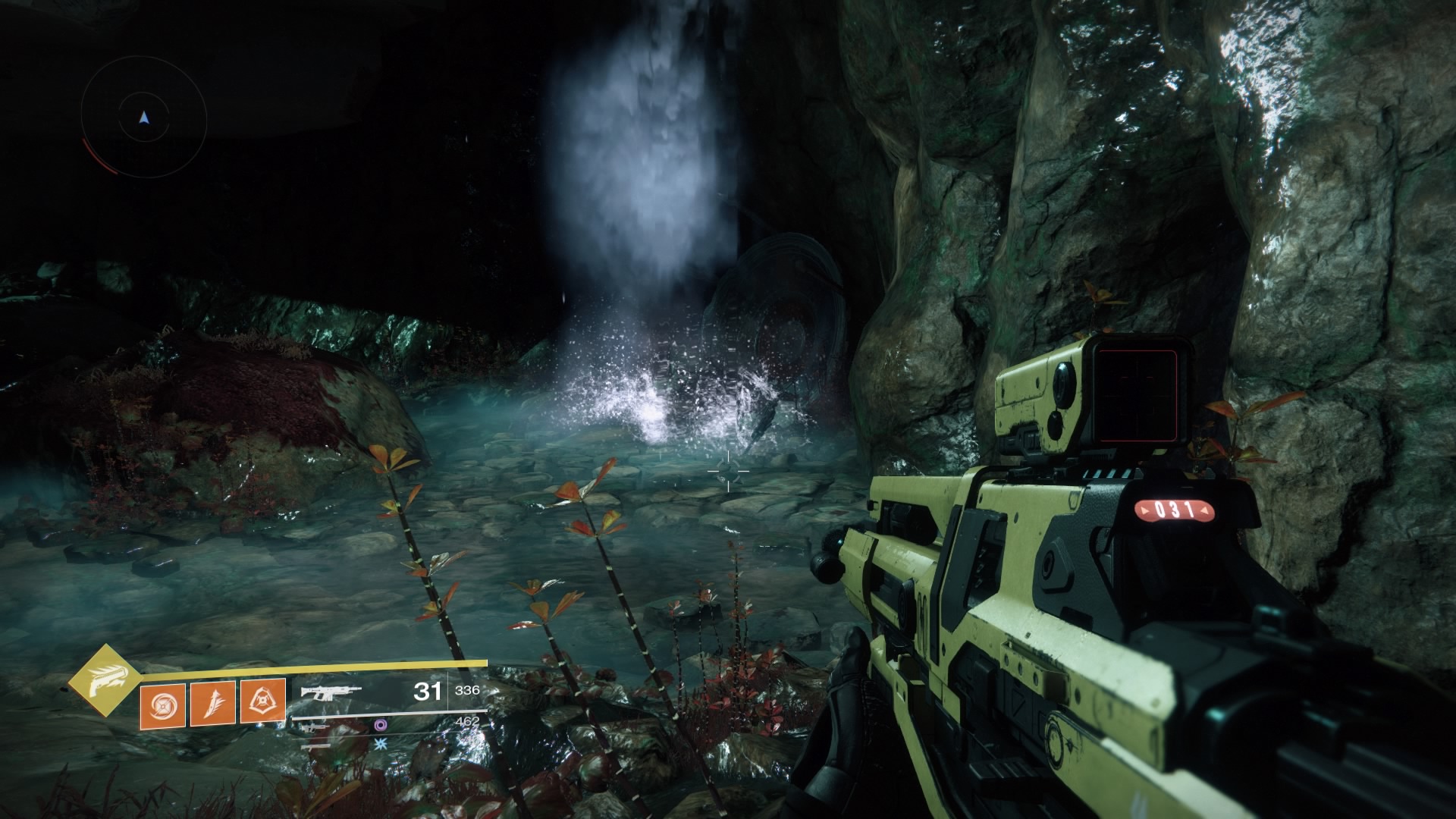Click the circular radar display
The image size is (1456, 819).
click(x=144, y=117)
